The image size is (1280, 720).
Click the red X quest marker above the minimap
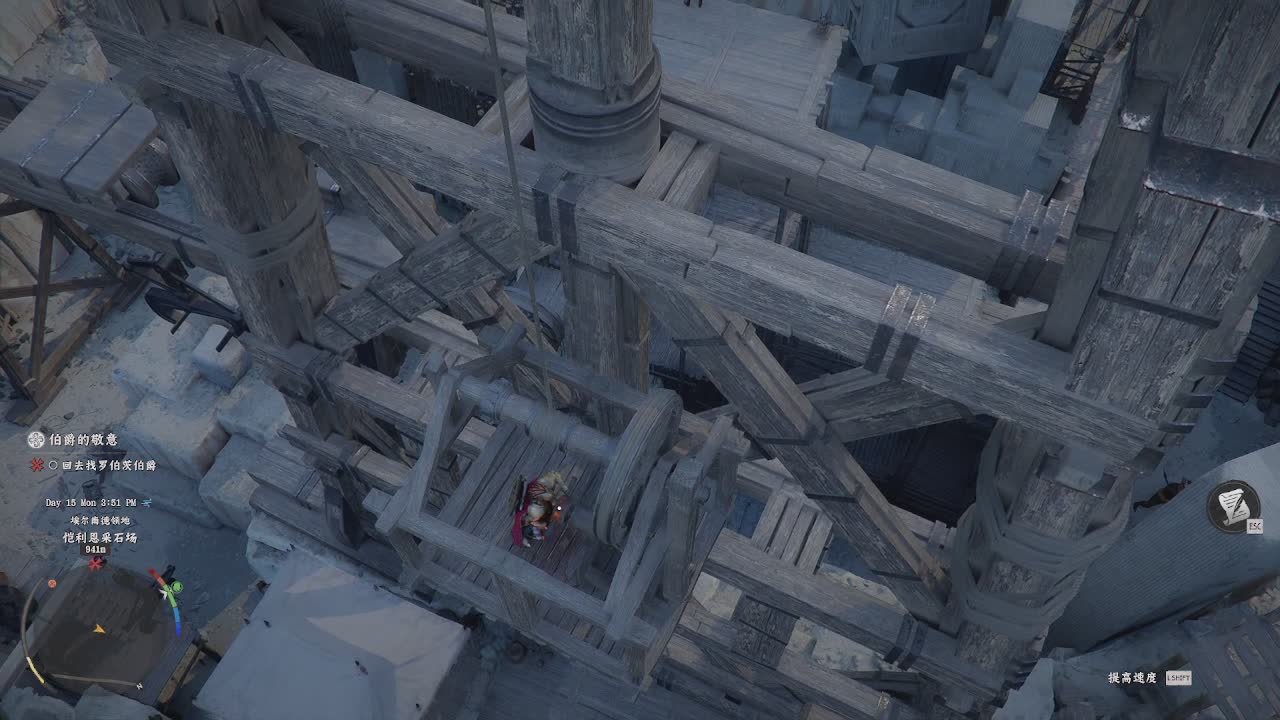click(x=96, y=563)
